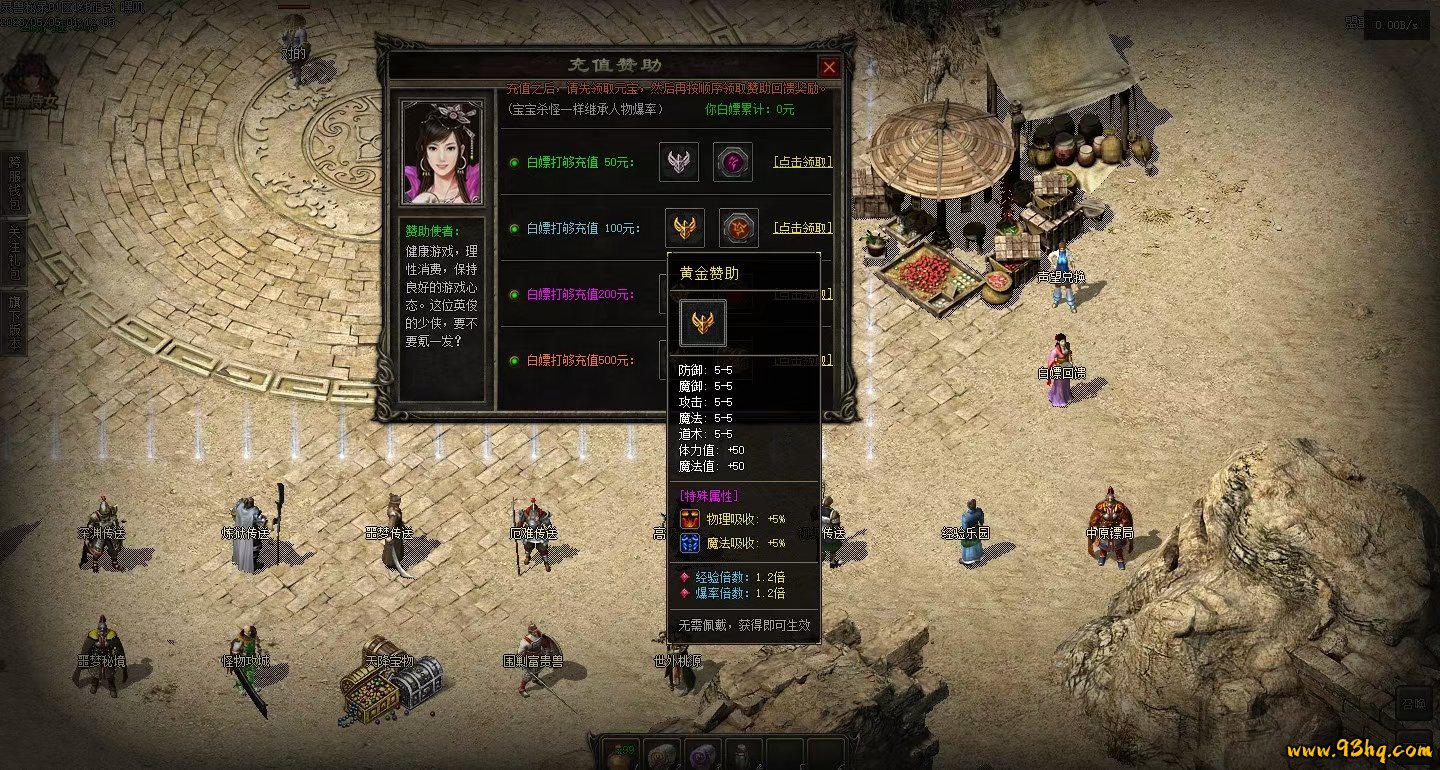This screenshot has height=770, width=1440.
Task: Open the 关注礼包 side tab
Action: 14,252
